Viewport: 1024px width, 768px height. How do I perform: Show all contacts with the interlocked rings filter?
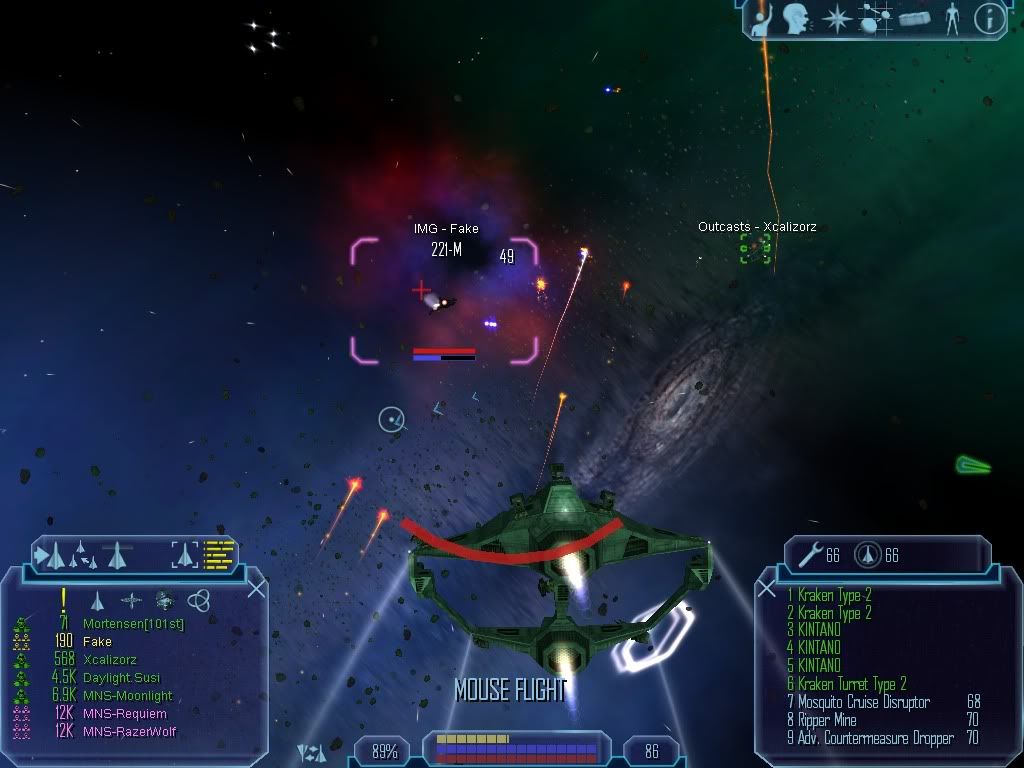click(198, 600)
